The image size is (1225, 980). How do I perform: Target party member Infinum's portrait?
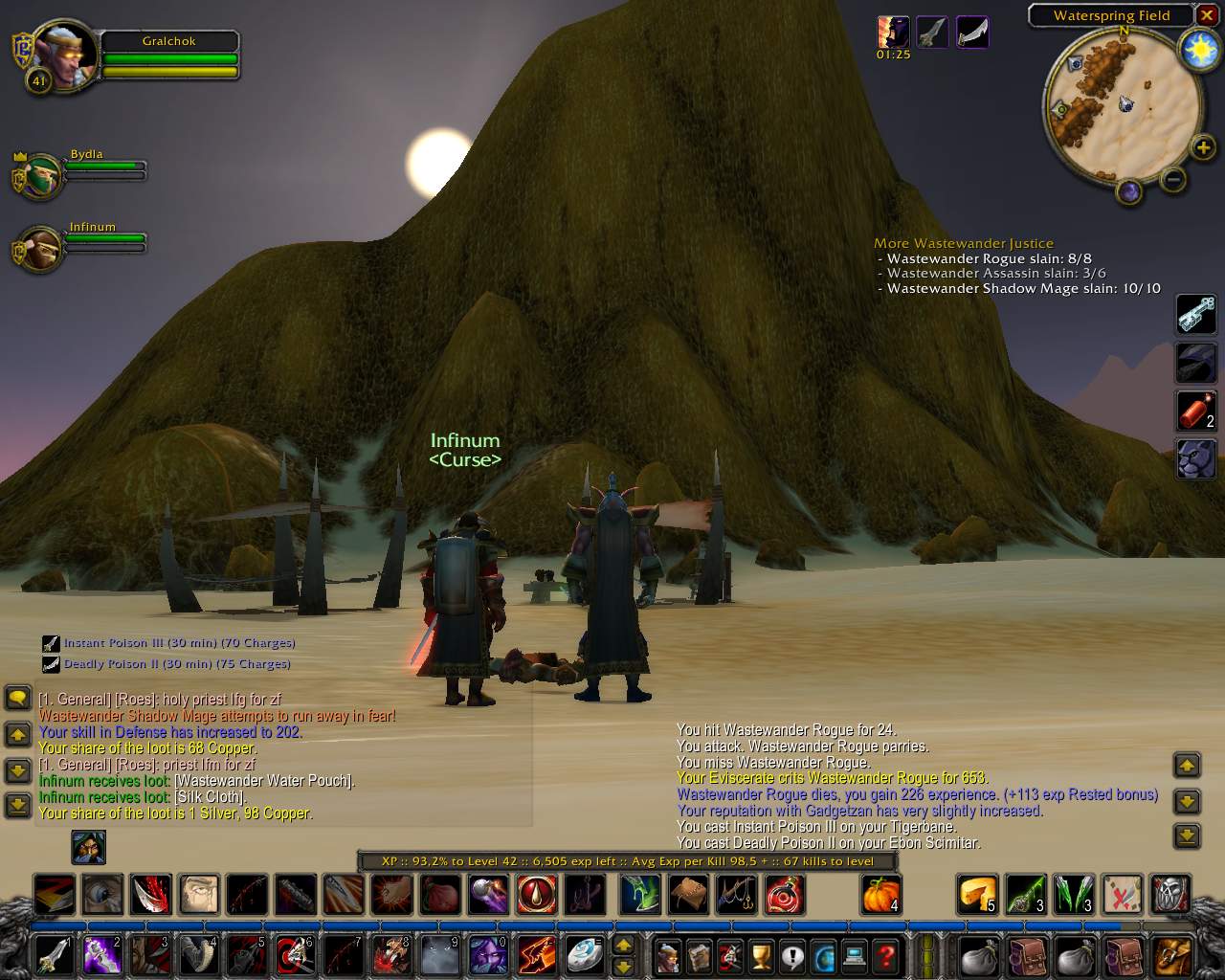pyautogui.click(x=41, y=250)
